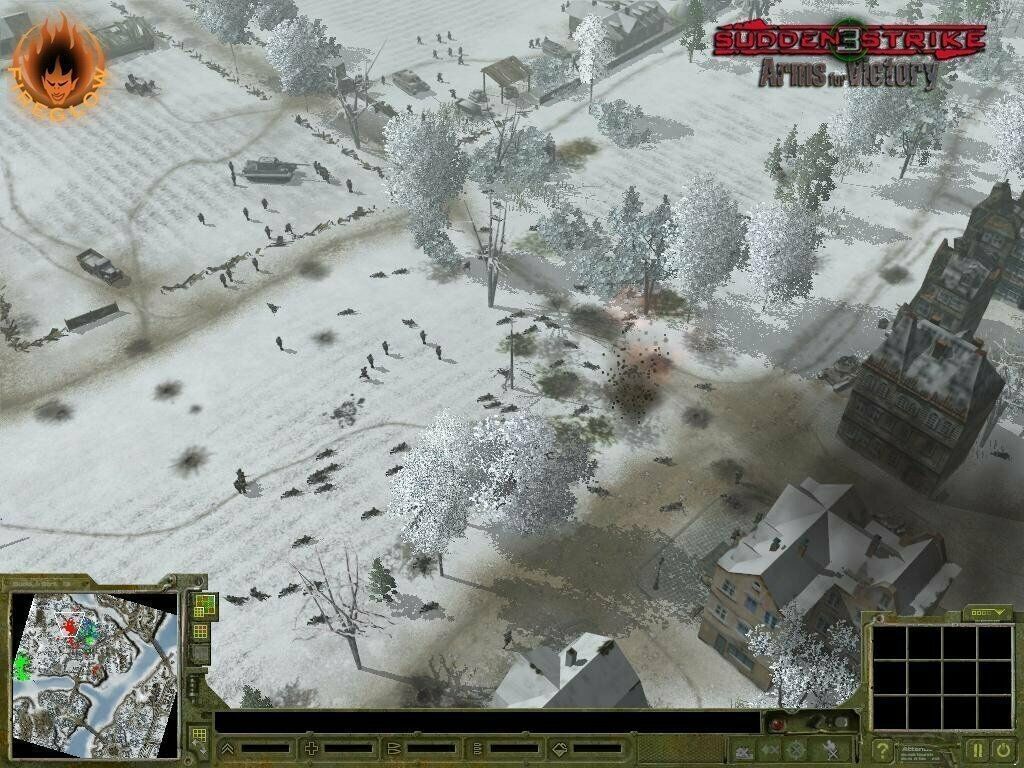This screenshot has width=1024, height=768.
Task: Choose the double-arrow movement command icon
Action: pos(770,749)
